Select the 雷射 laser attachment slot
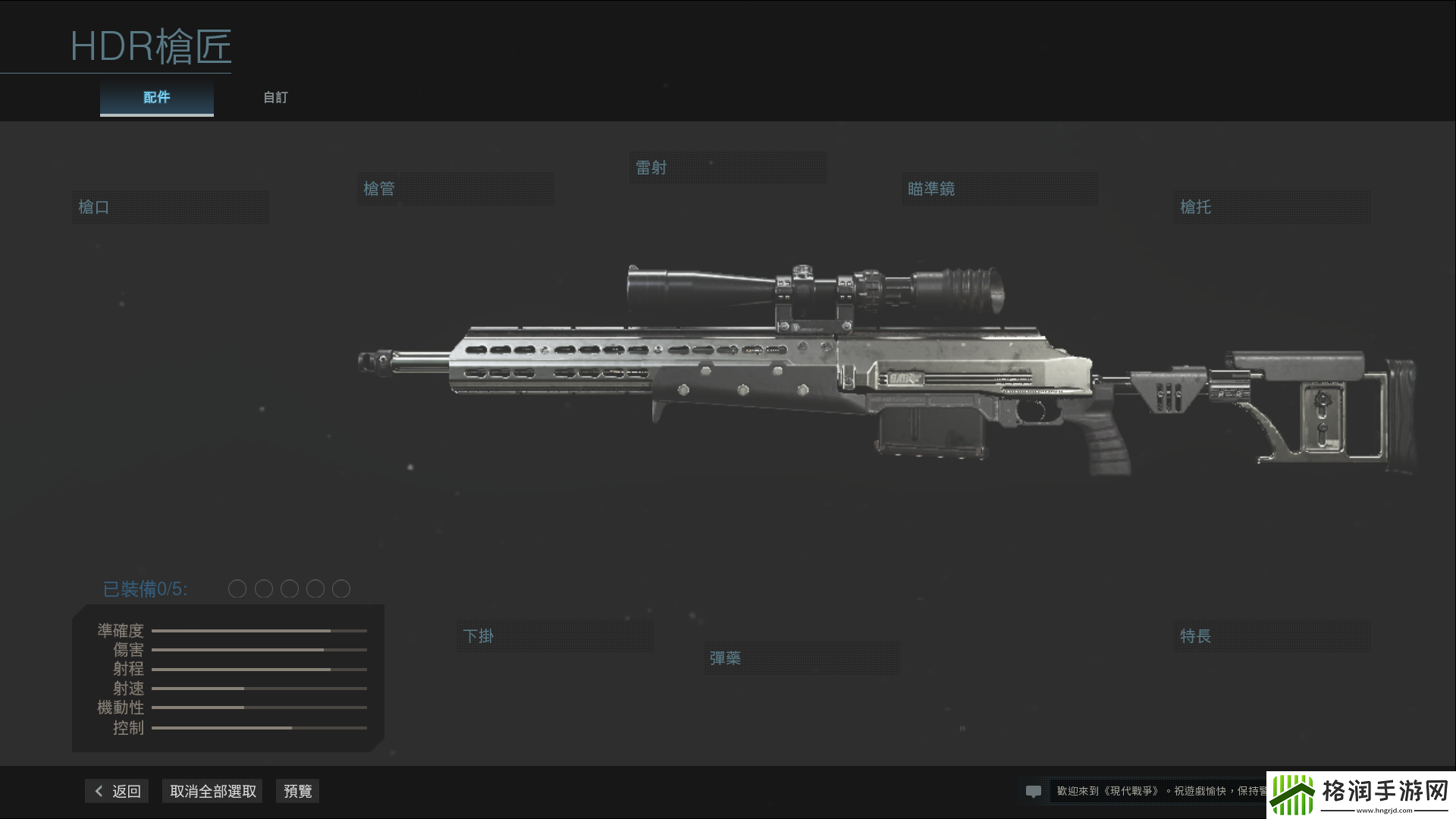 pyautogui.click(x=726, y=167)
